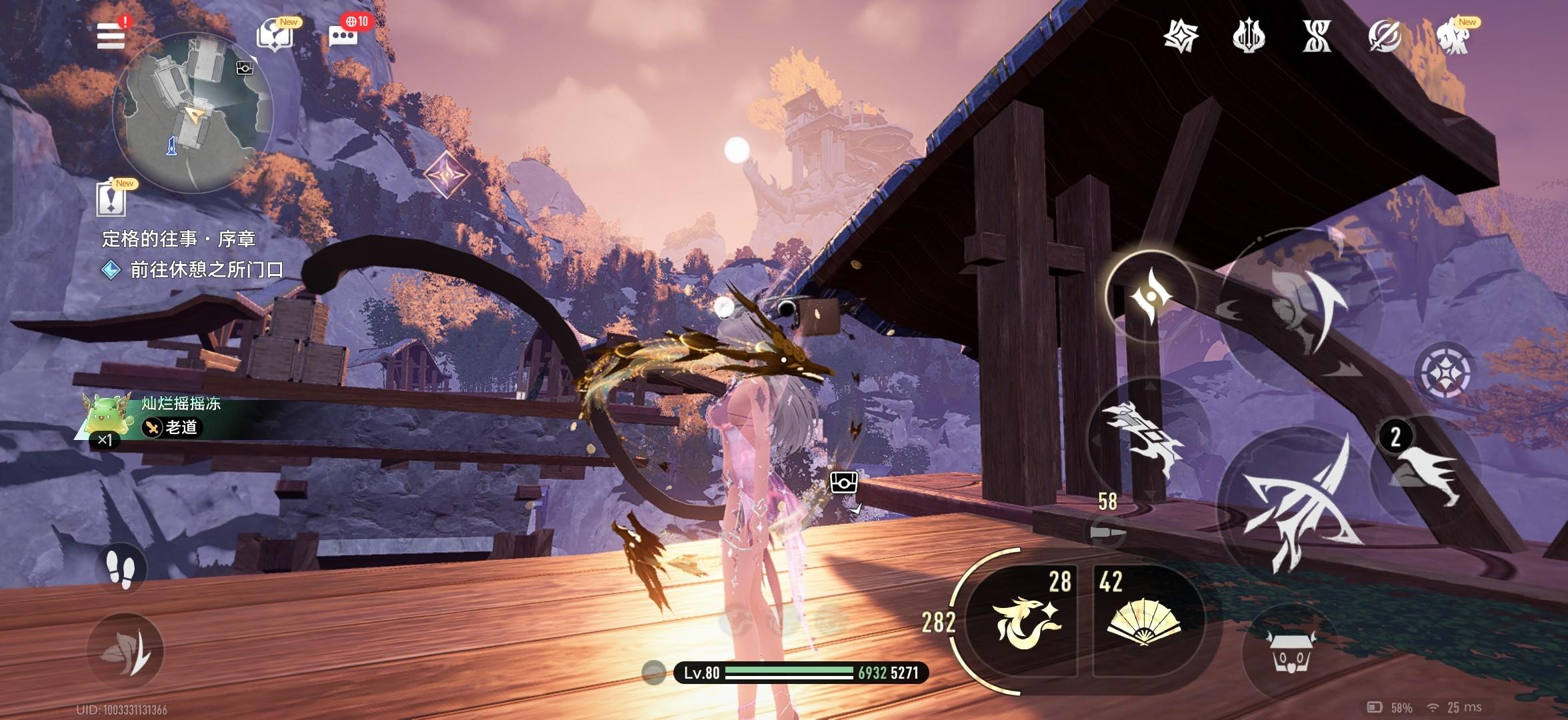Tap the leaf icon button
The image size is (1568, 720).
[126, 651]
